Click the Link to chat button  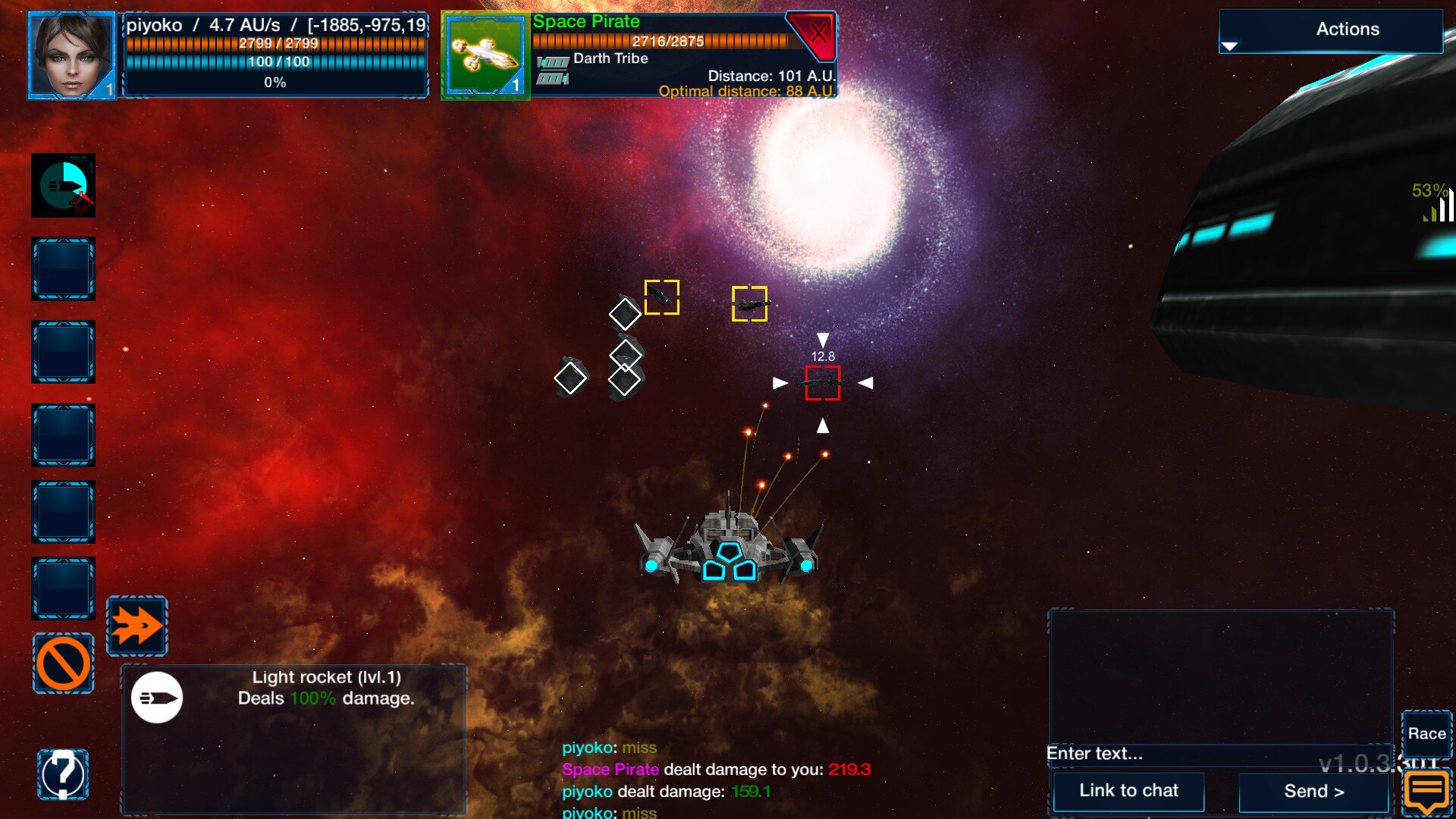(x=1128, y=791)
